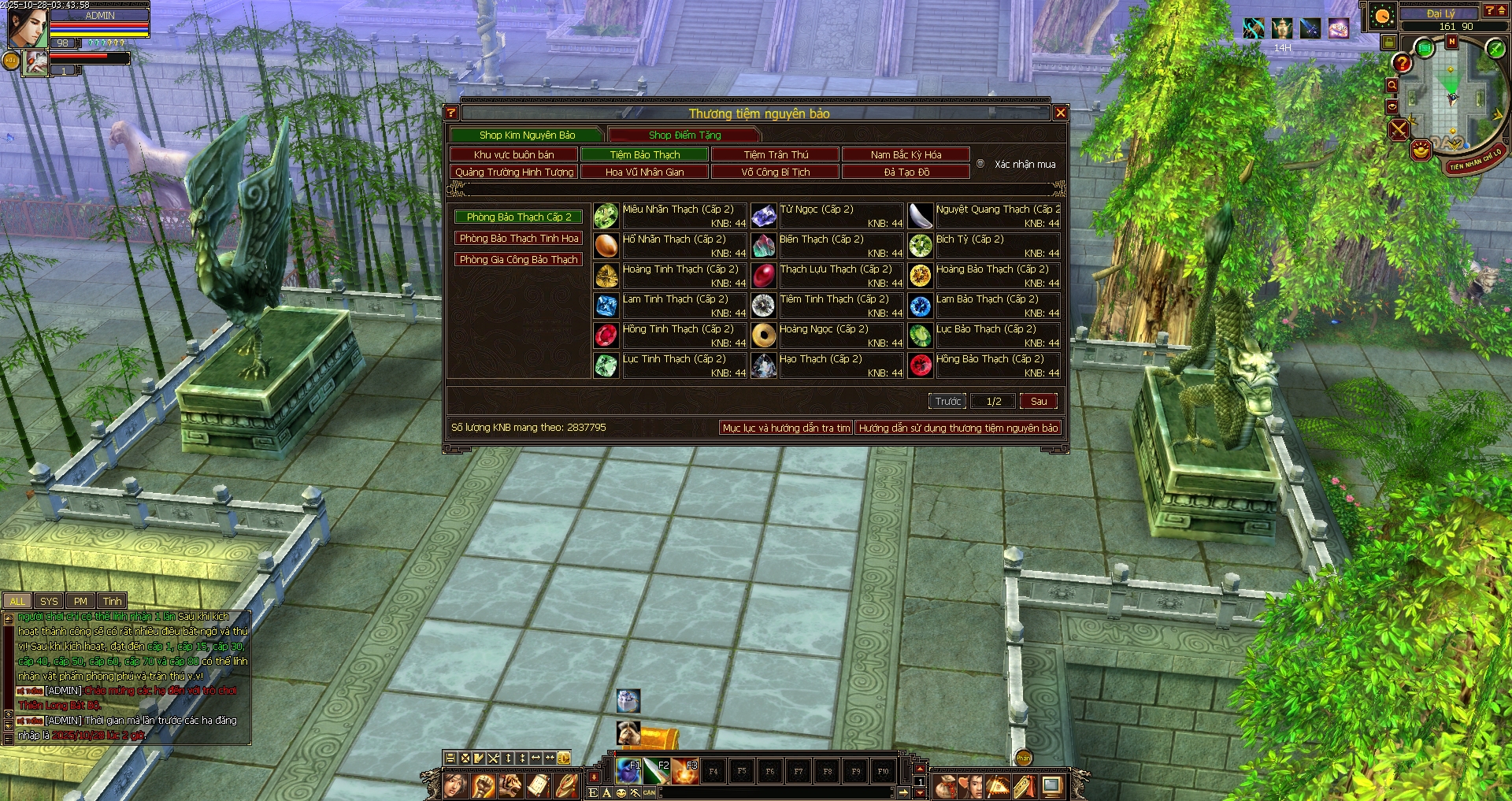The image size is (1512, 801).
Task: Open Phòng Gia Công Bảo Thạch
Action: 519,259
